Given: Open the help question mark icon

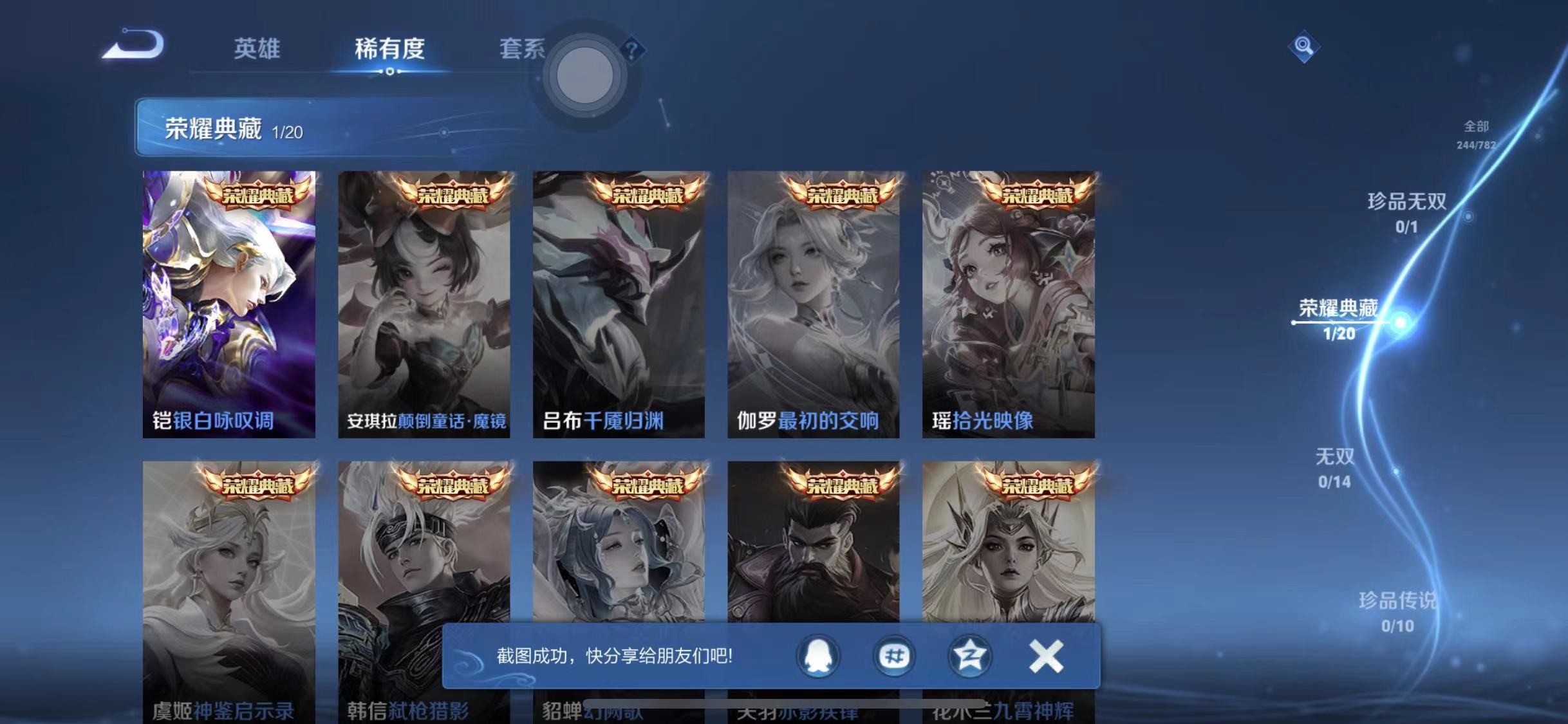Looking at the screenshot, I should (632, 50).
